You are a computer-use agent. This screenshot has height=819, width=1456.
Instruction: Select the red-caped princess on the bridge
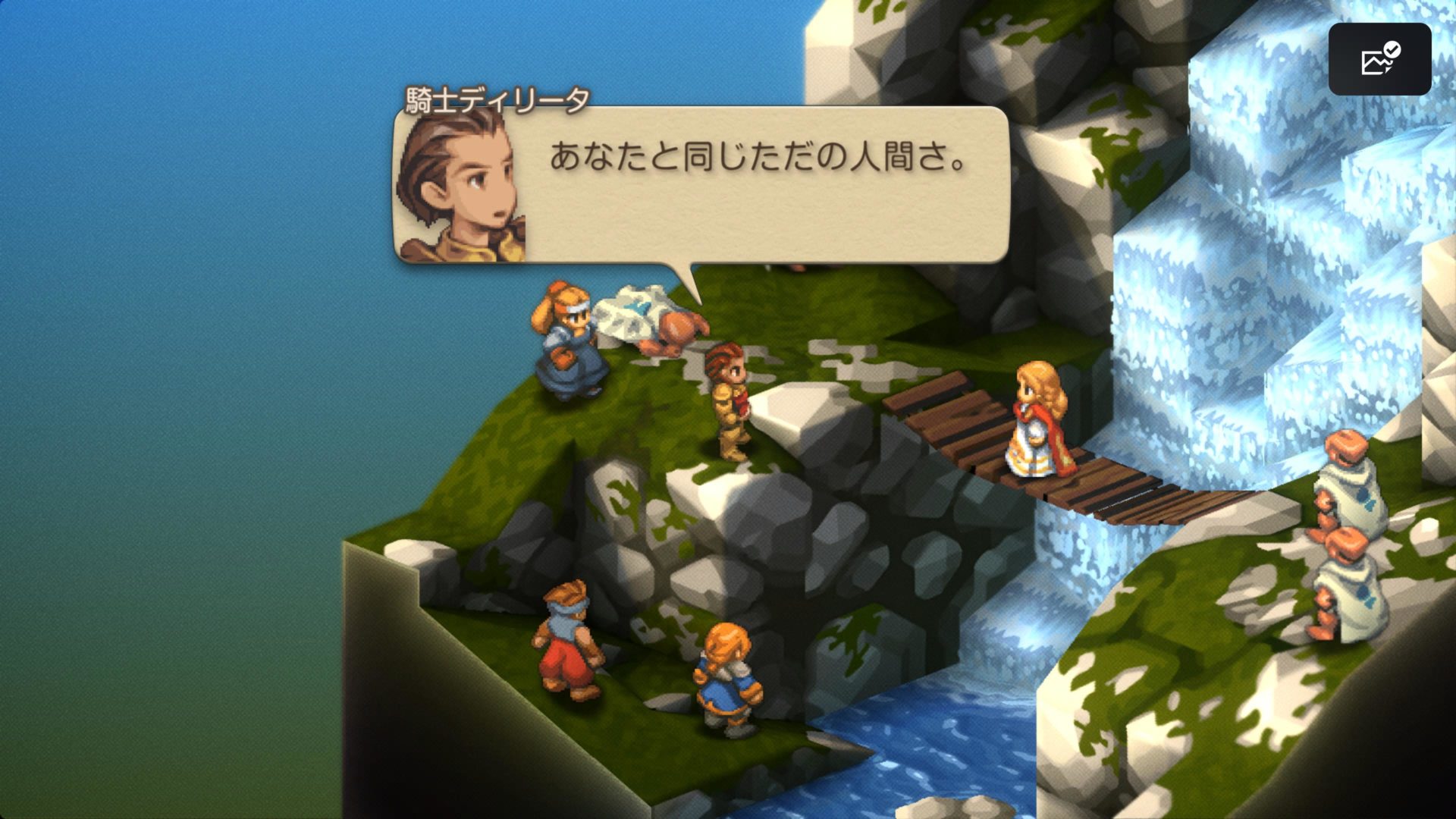1039,432
